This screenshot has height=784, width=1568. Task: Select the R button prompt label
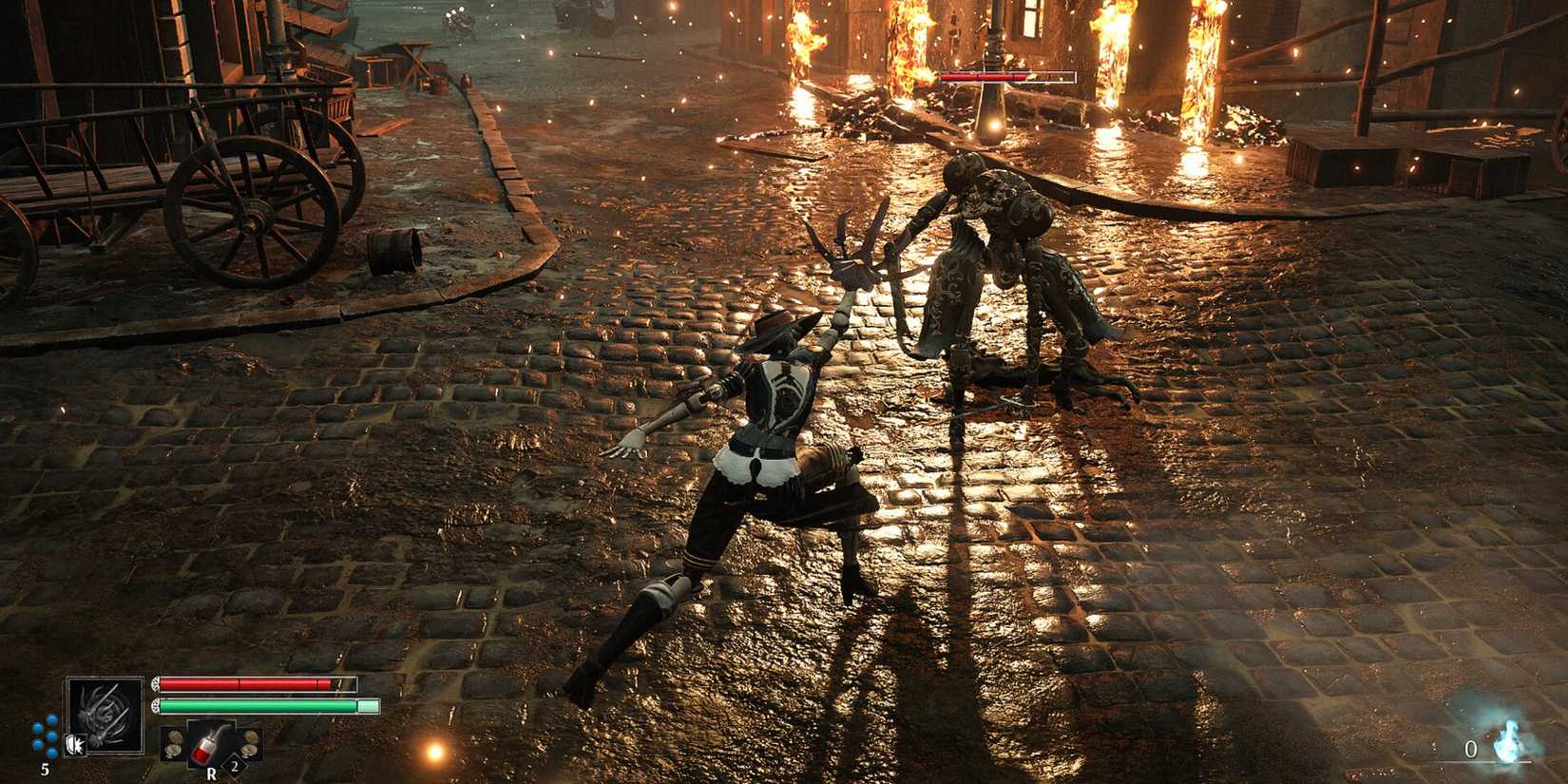tap(212, 774)
